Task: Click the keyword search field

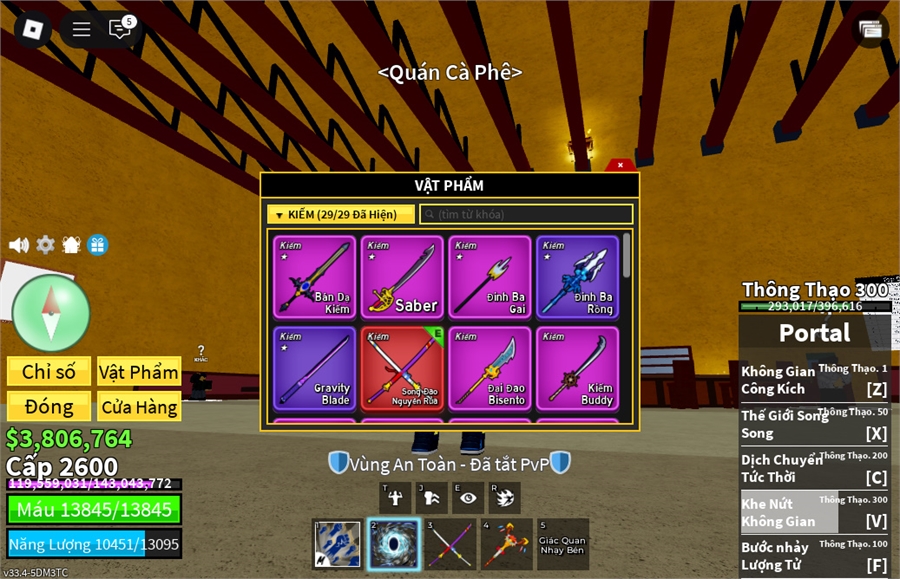Action: tap(526, 214)
